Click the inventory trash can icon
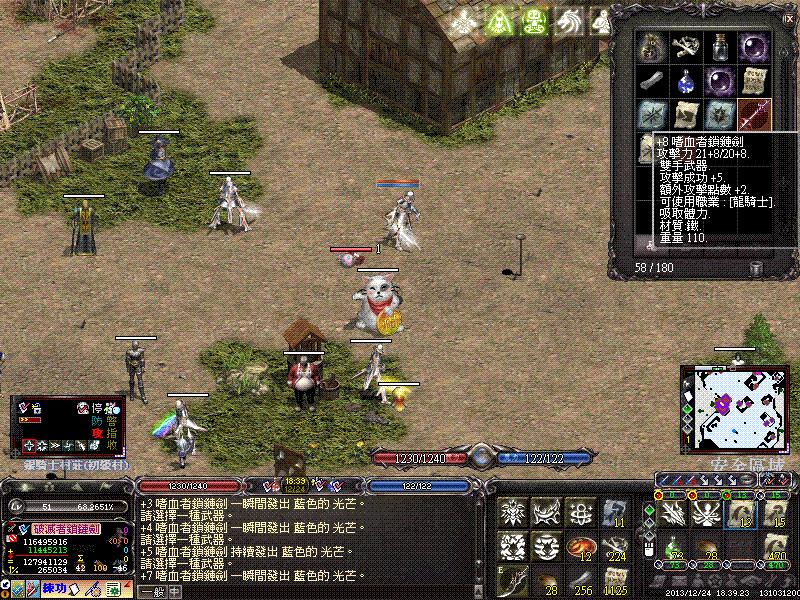This screenshot has height=600, width=800. click(x=756, y=268)
